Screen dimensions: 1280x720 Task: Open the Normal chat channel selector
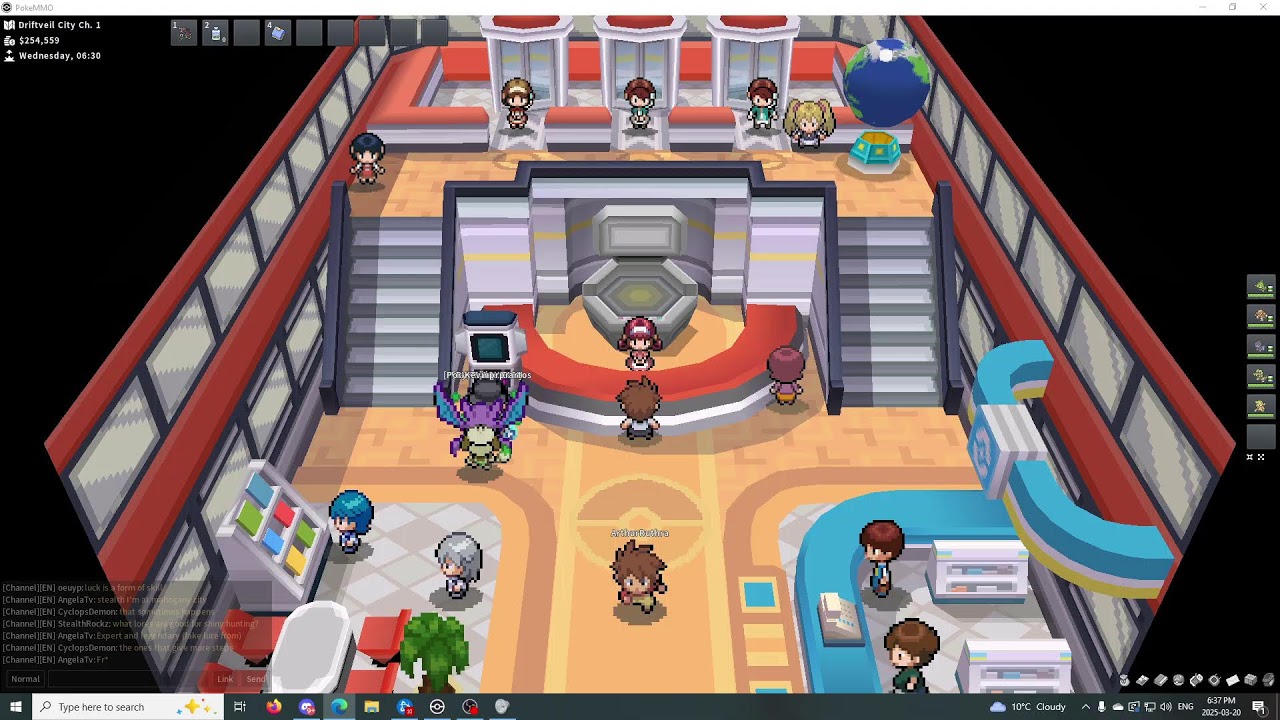click(x=26, y=679)
